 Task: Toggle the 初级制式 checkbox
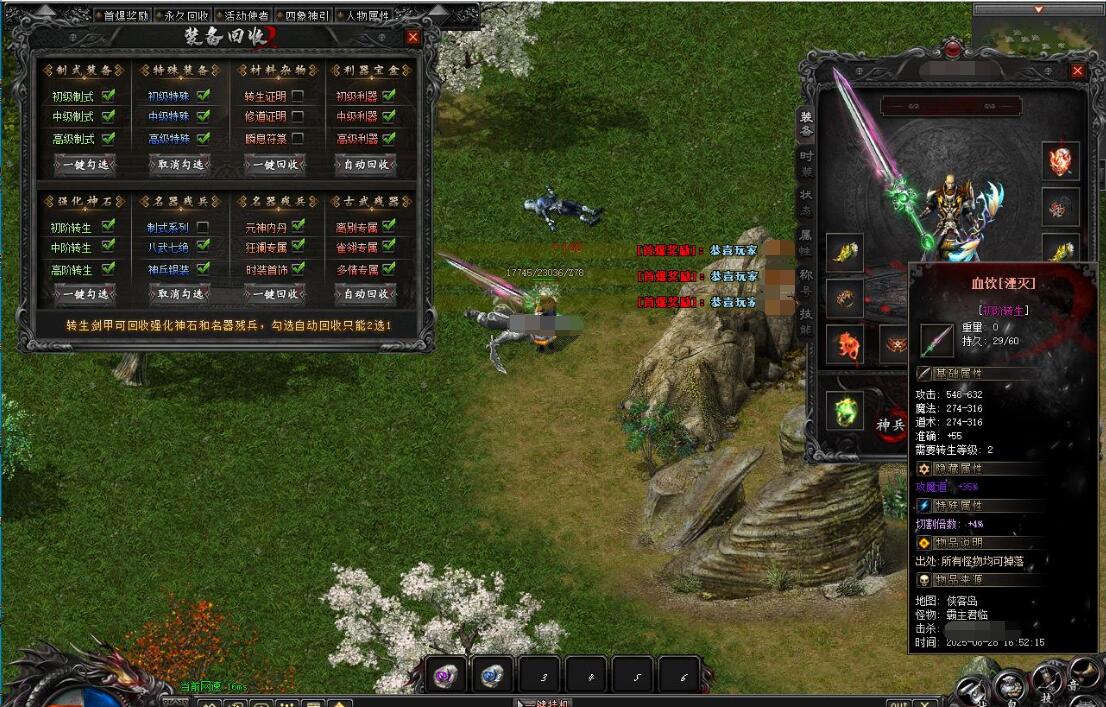pyautogui.click(x=108, y=96)
